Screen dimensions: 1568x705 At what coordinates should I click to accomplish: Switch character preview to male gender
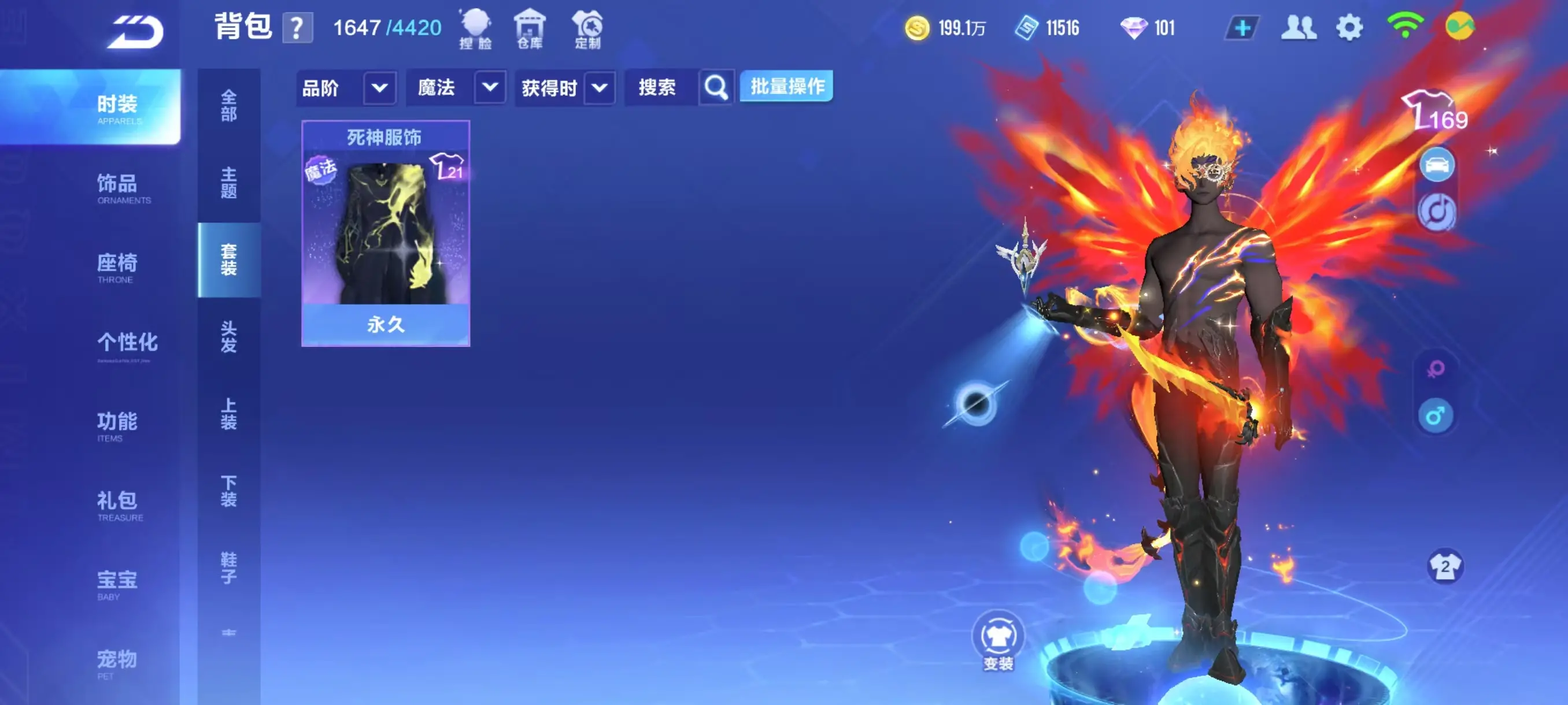tap(1435, 417)
